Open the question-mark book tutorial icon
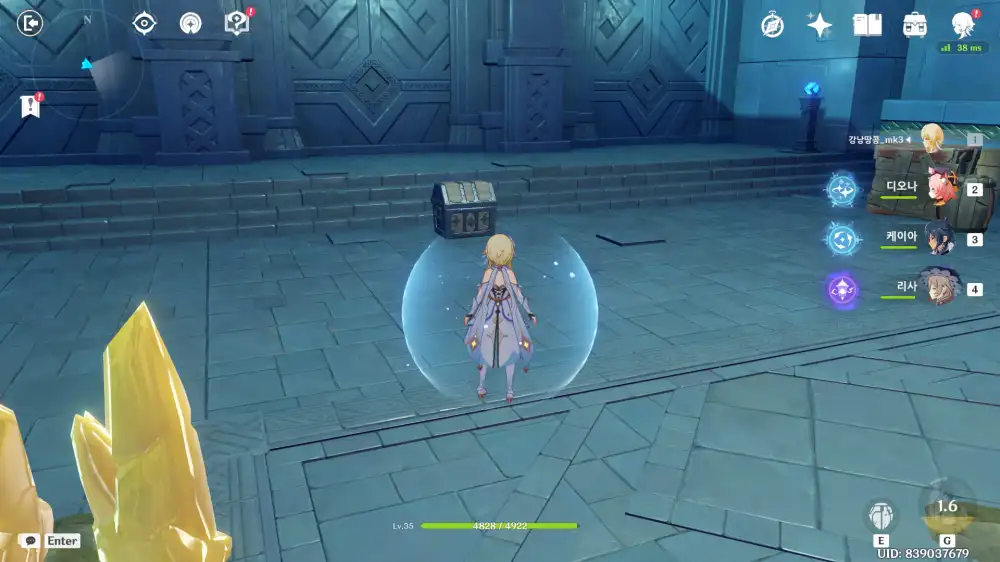 point(236,23)
